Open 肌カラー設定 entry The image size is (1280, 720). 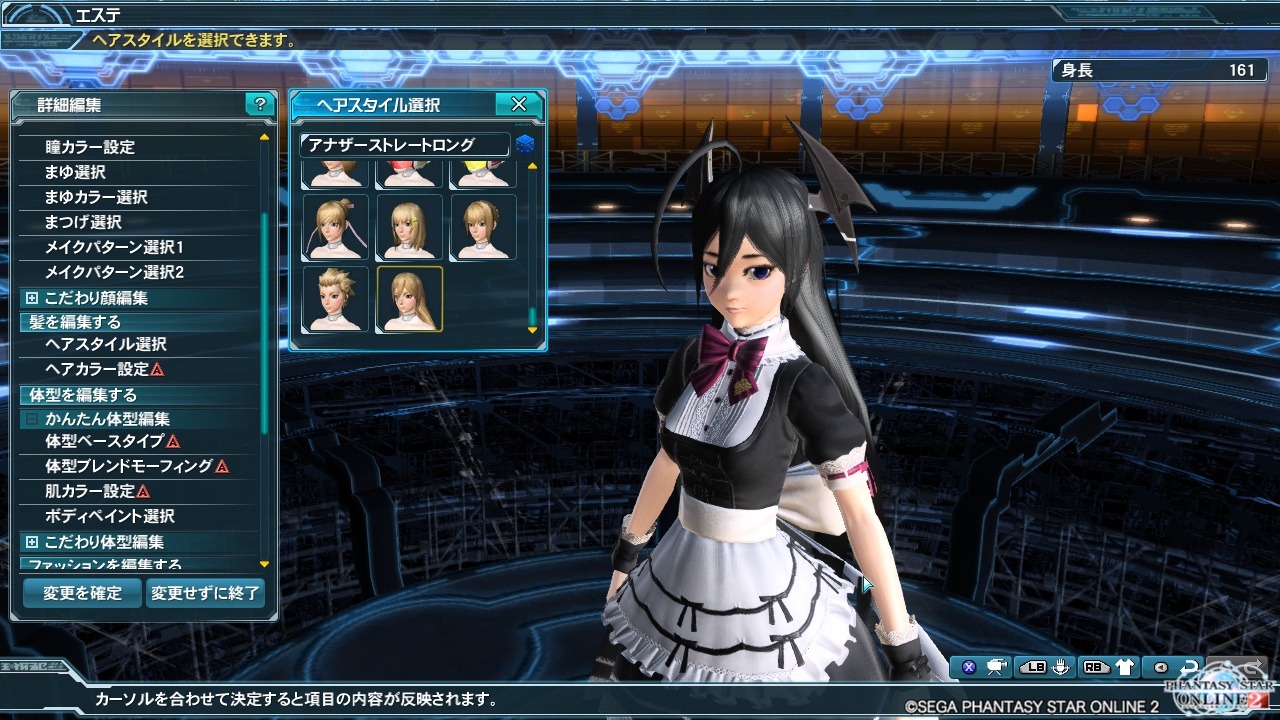click(x=90, y=491)
